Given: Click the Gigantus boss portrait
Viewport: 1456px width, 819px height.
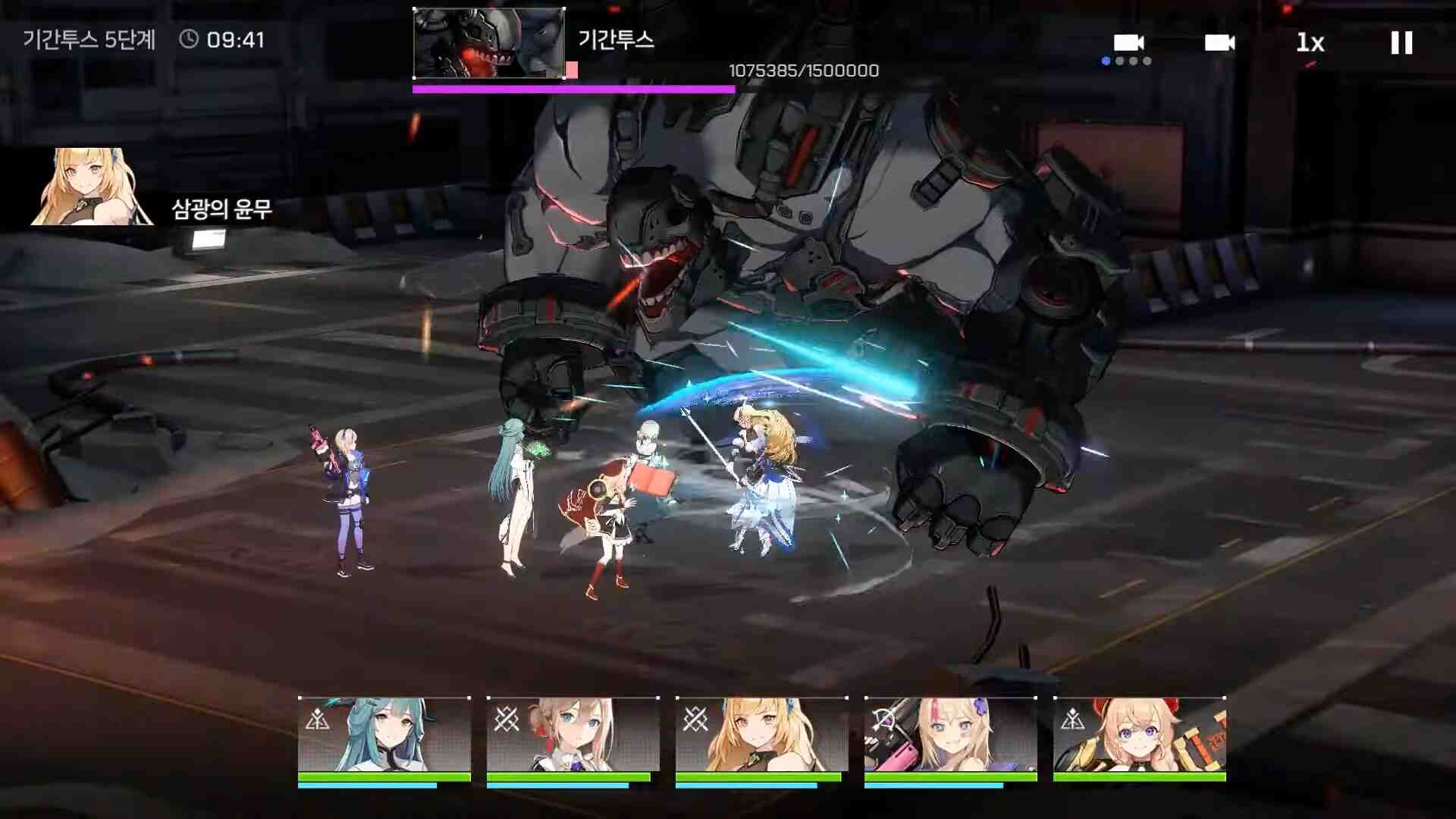Looking at the screenshot, I should point(488,43).
